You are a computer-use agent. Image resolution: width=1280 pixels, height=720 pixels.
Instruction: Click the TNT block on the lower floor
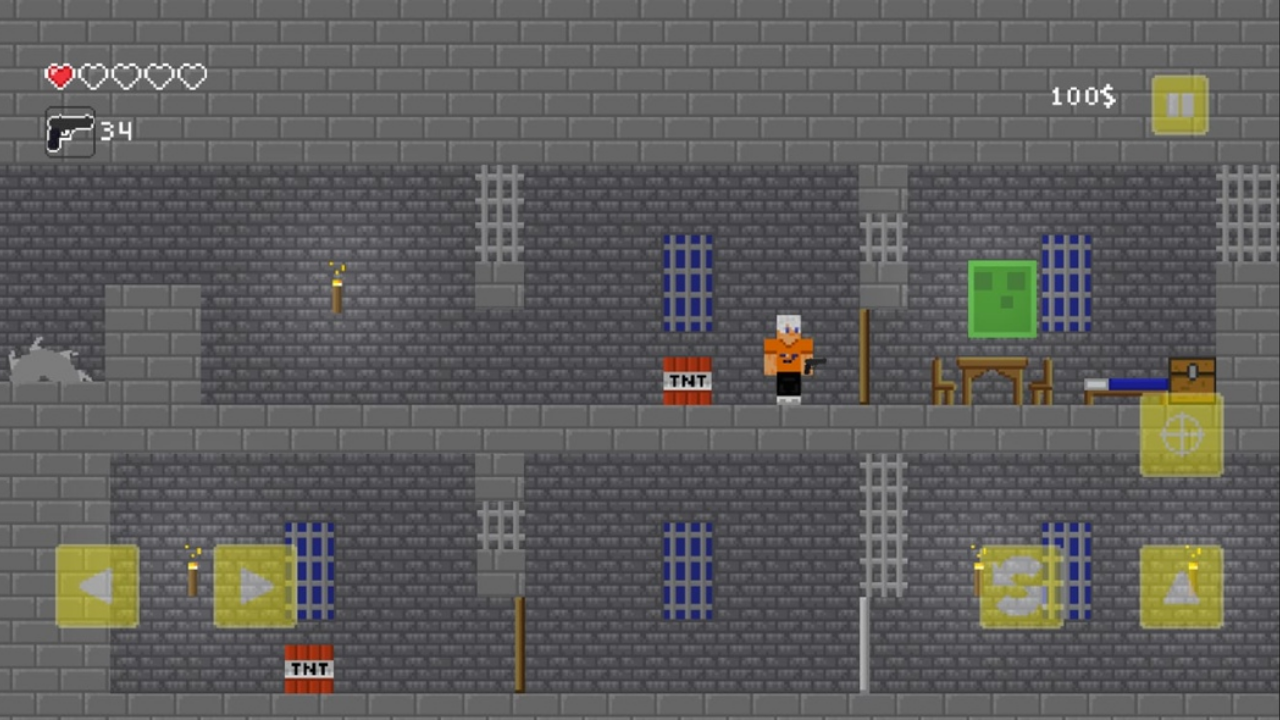[x=309, y=667]
